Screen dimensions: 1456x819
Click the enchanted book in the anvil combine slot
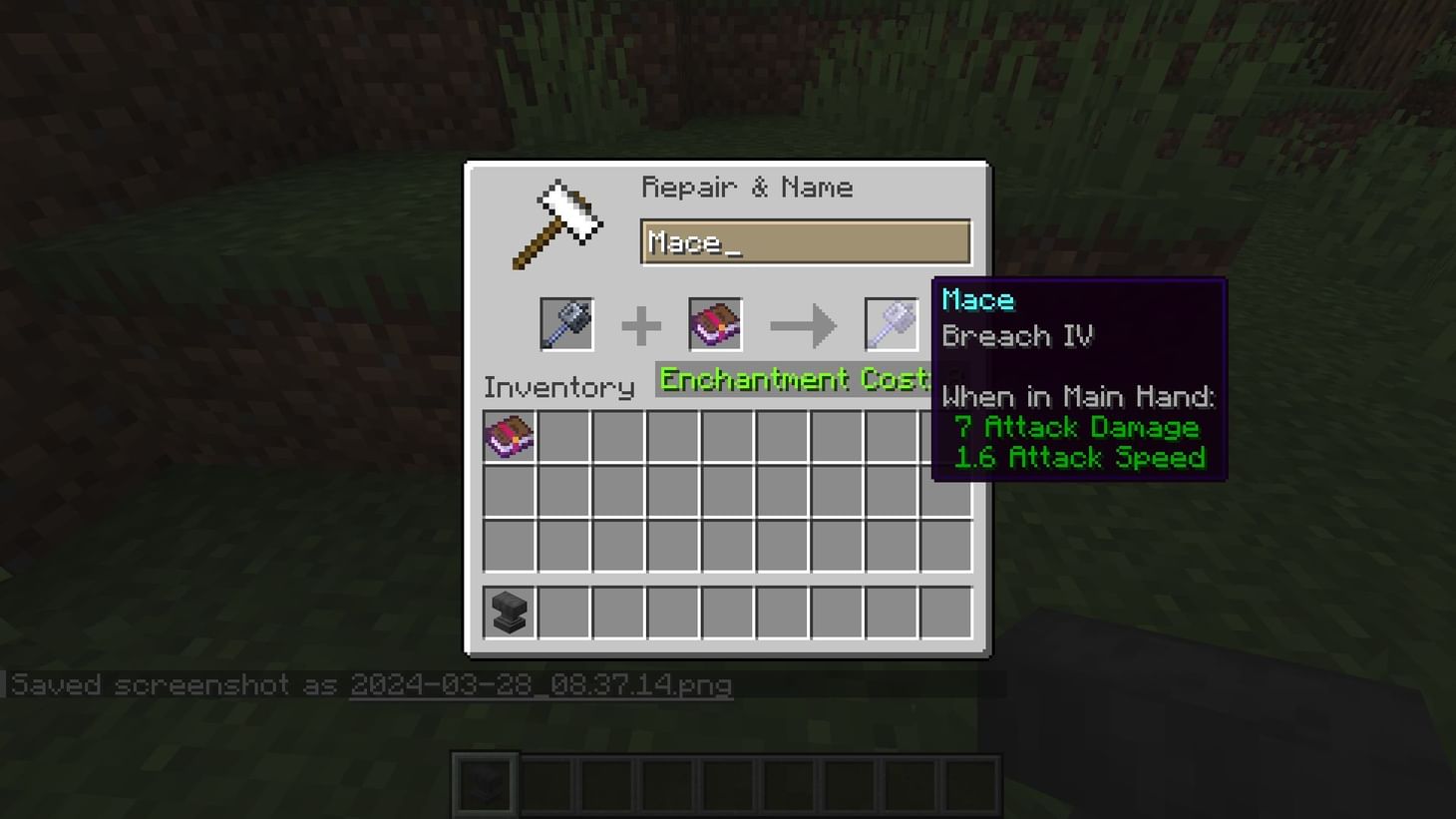[715, 324]
